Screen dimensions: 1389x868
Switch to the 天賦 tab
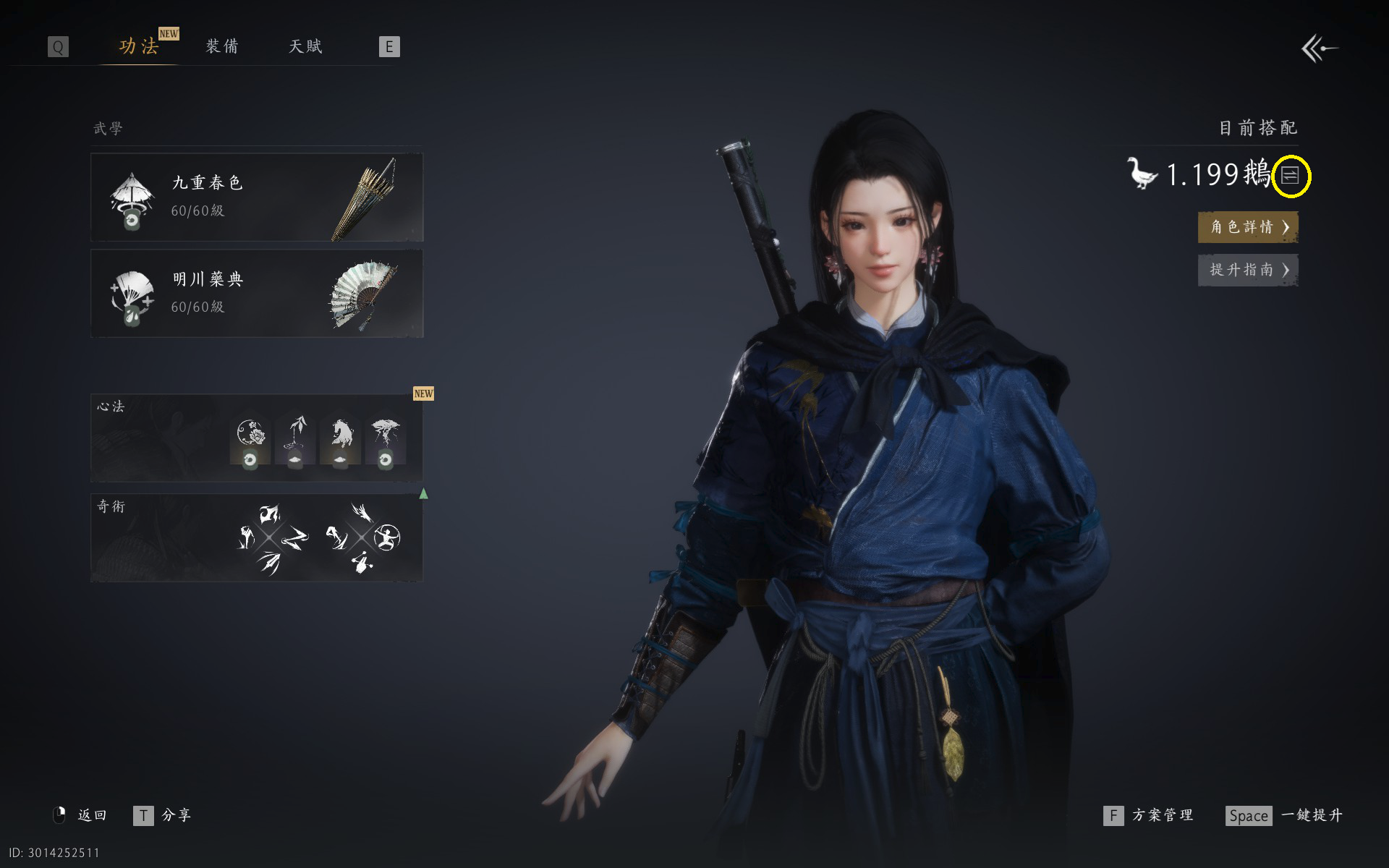[305, 47]
